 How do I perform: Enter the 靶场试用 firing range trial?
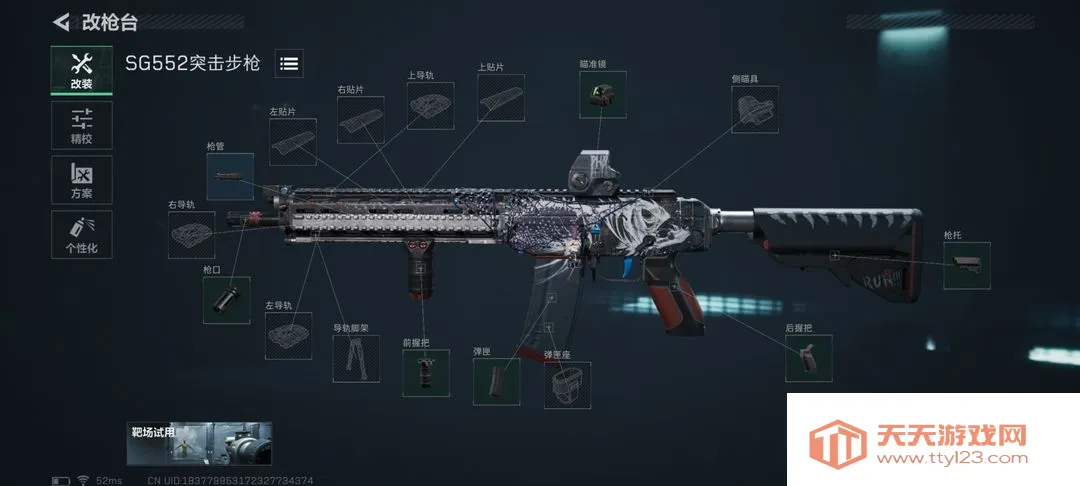click(200, 443)
